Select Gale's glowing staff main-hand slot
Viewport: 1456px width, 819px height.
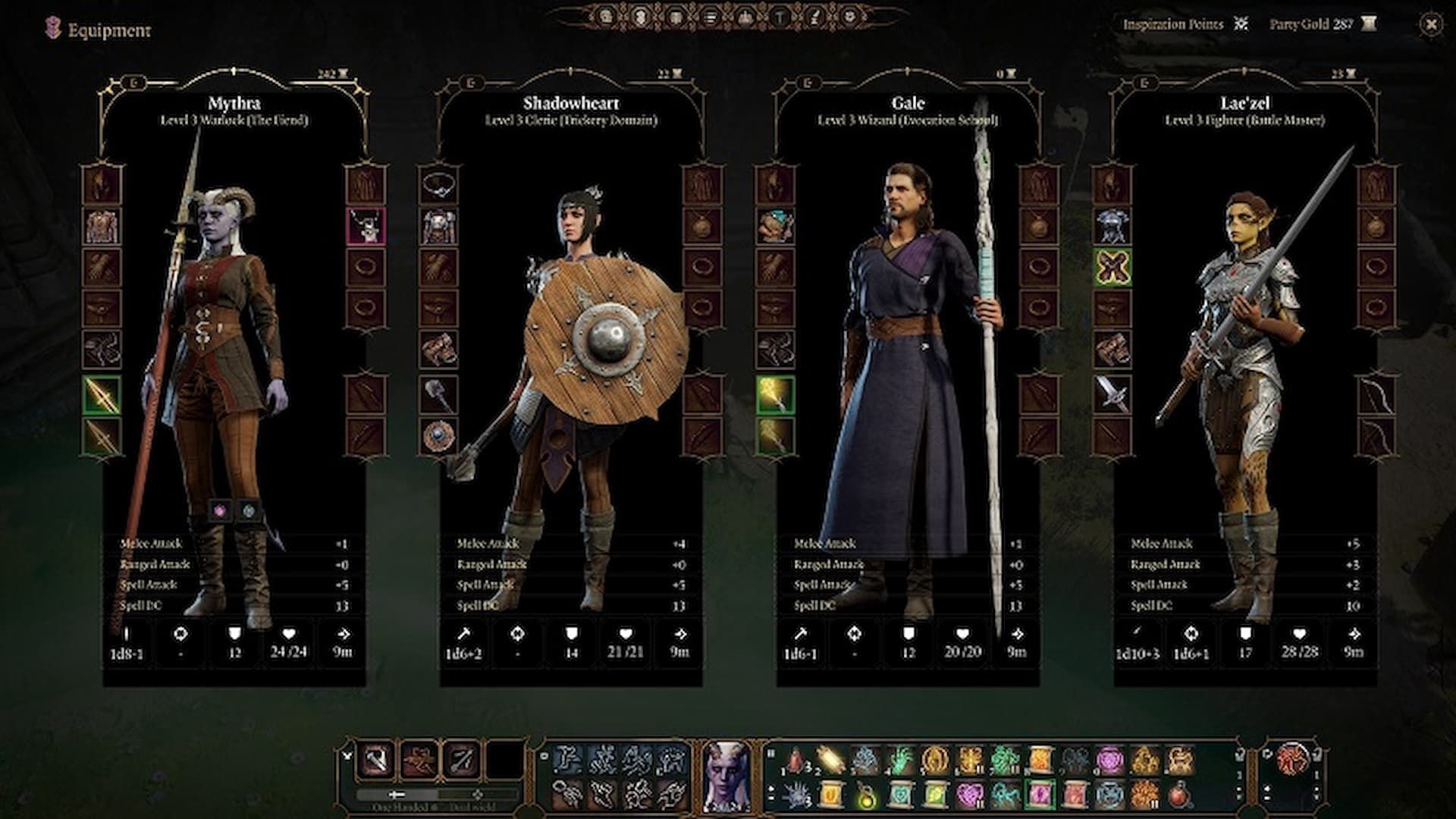(775, 395)
